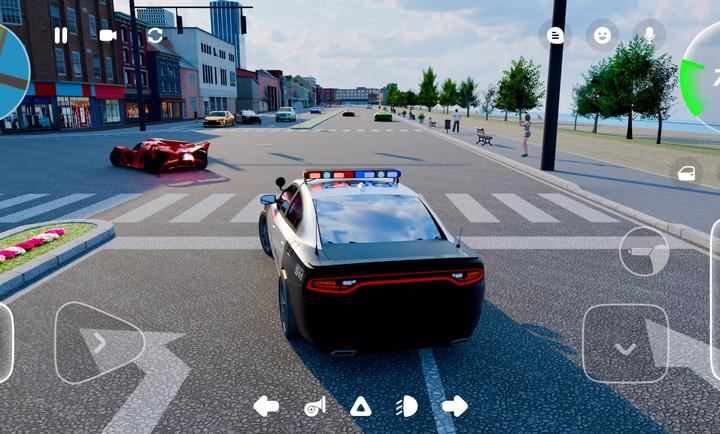720x434 pixels.
Task: Tap the circular arrows reset icon
Action: [x=155, y=35]
